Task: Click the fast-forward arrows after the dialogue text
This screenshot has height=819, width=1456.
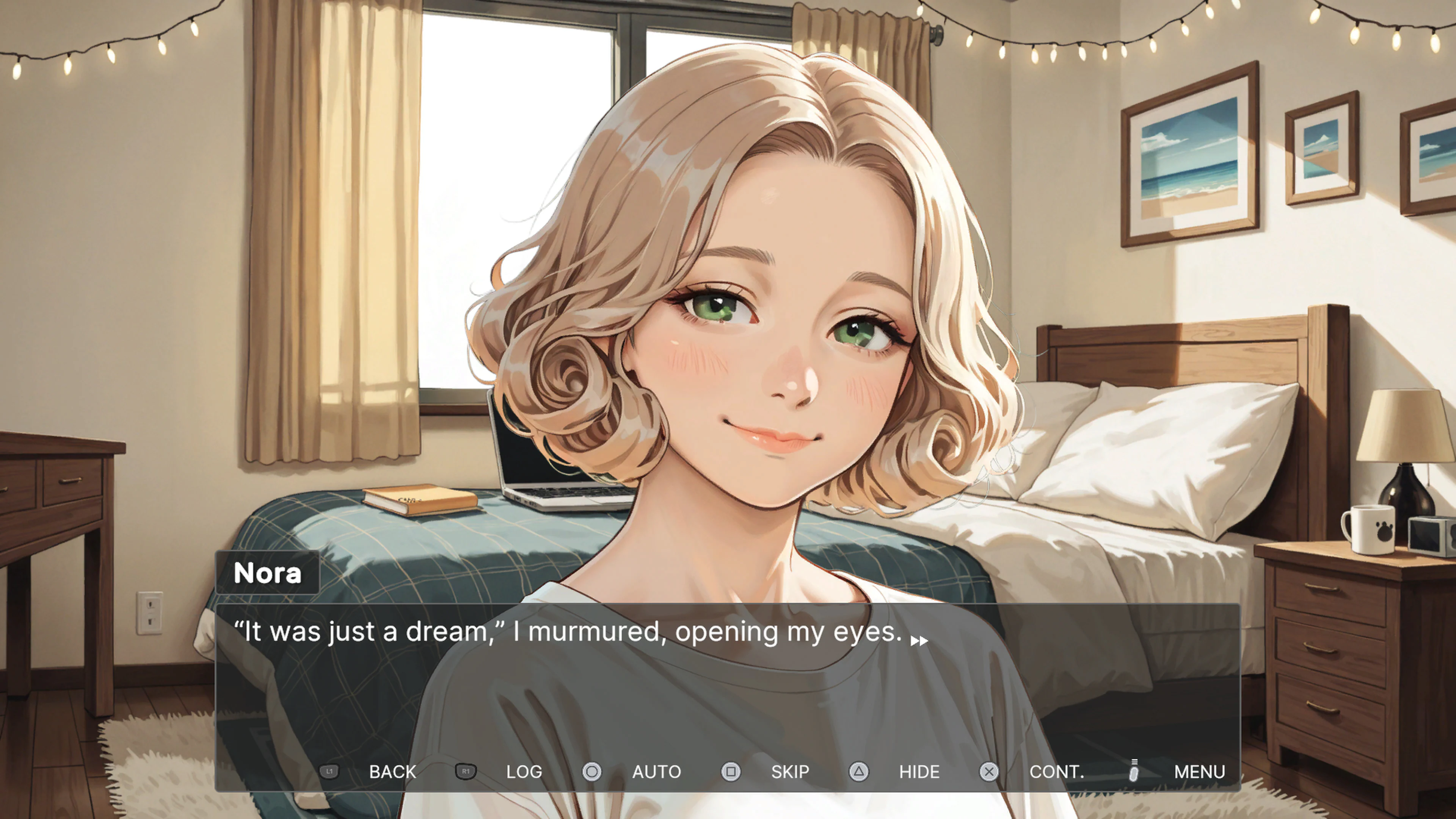Action: [x=919, y=640]
